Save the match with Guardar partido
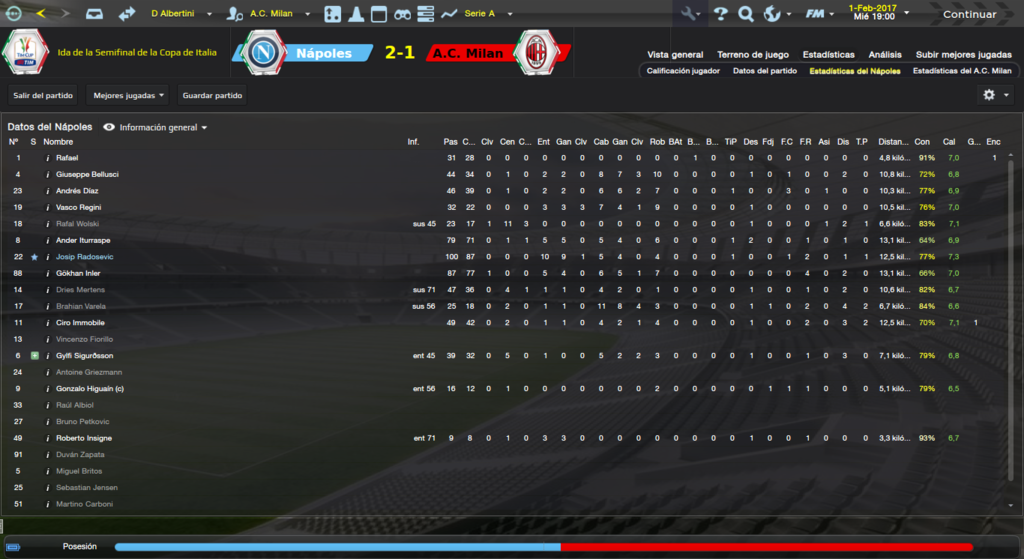This screenshot has width=1024, height=559. point(213,96)
